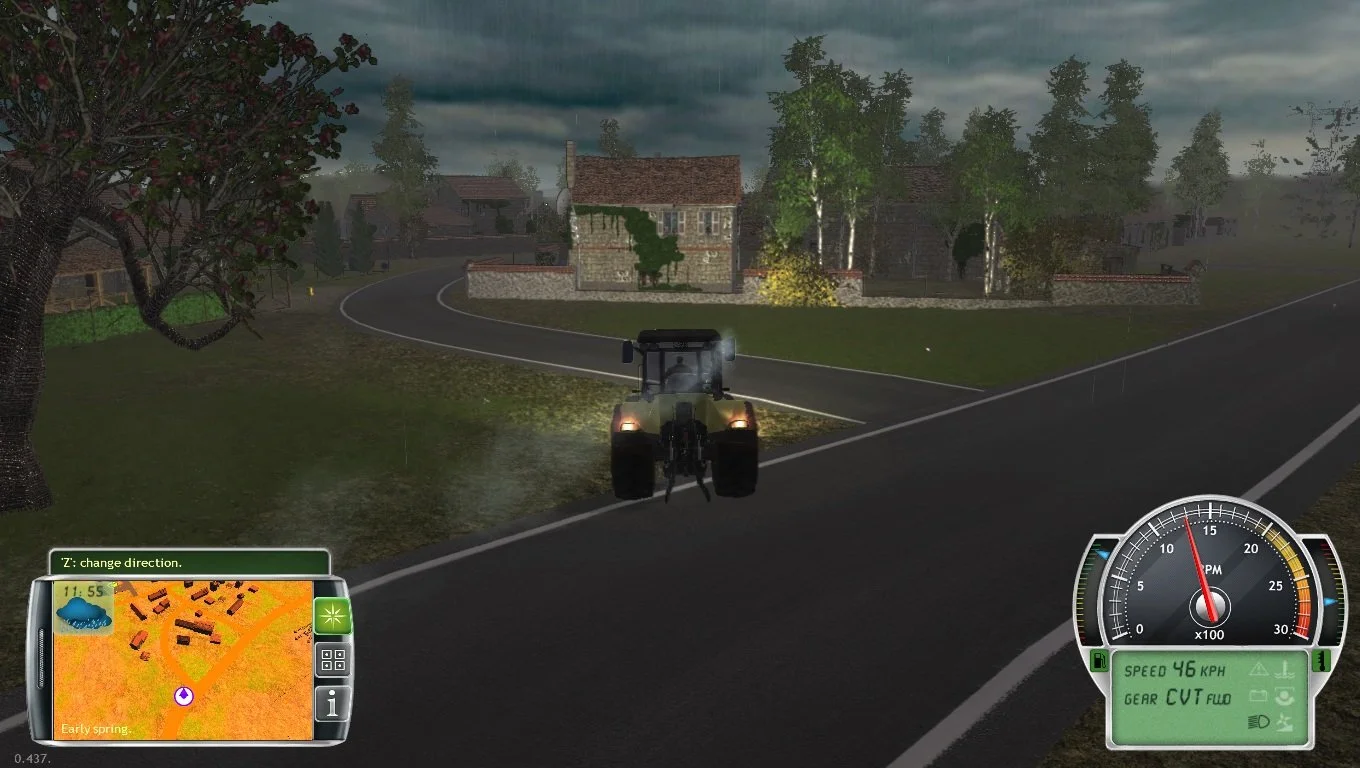Screen dimensions: 1360x768
Task: Open the grid menu on the PDA
Action: pos(332,660)
